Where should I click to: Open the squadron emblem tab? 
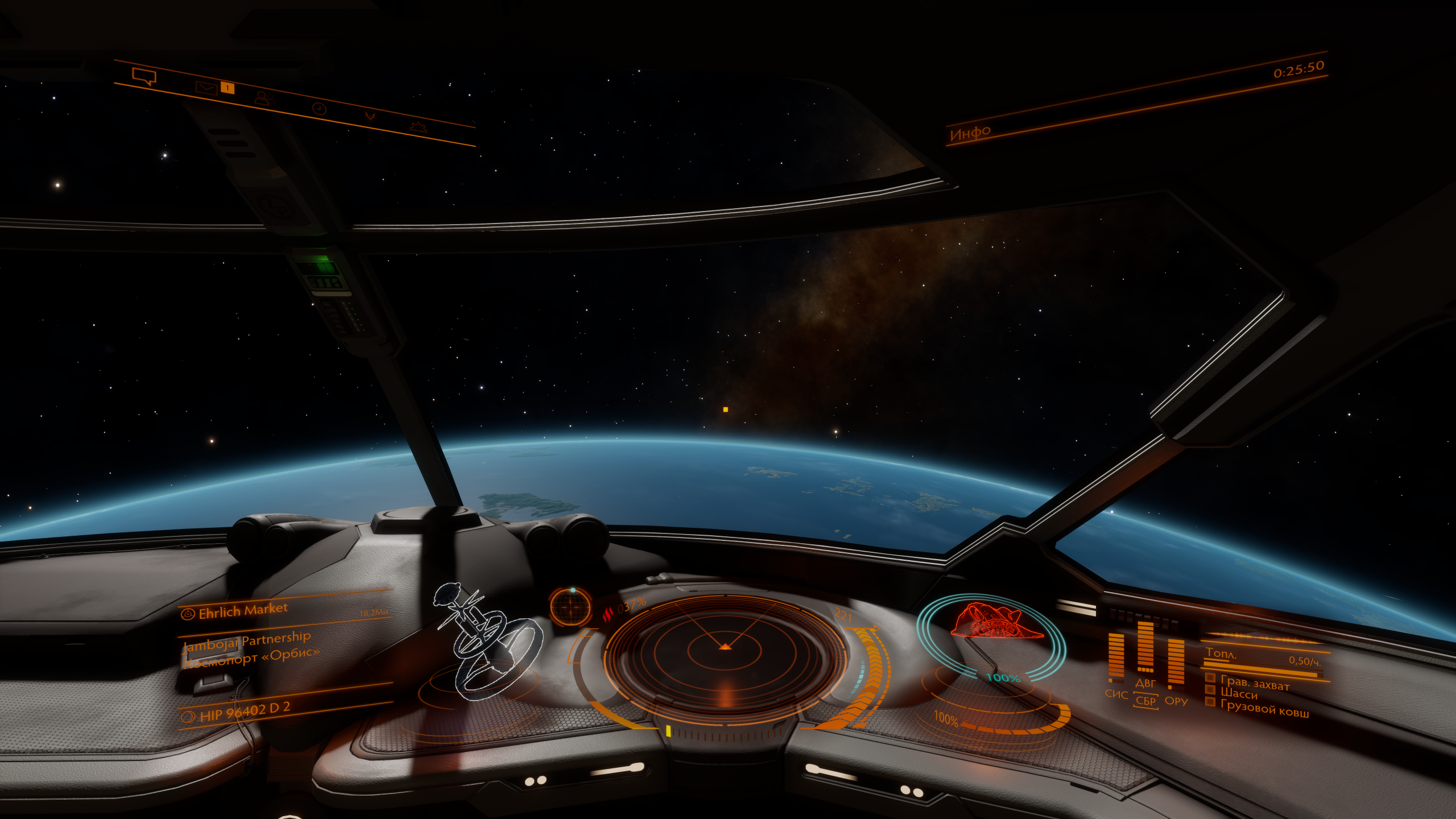[x=370, y=117]
